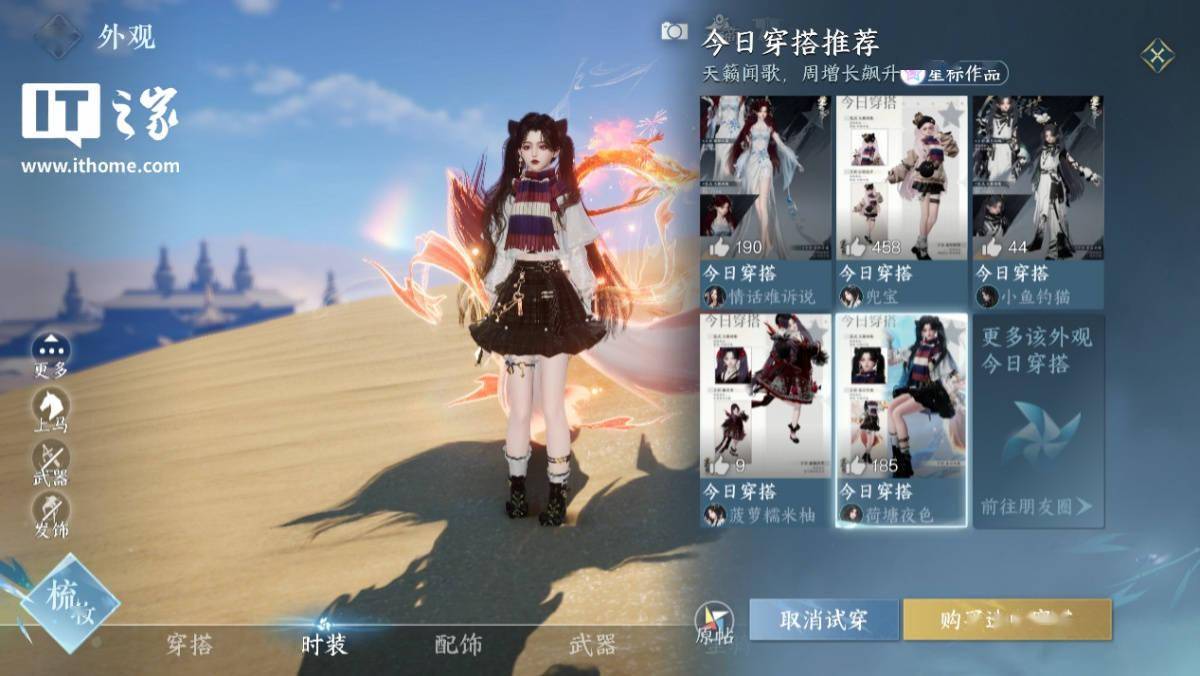This screenshot has width=1200, height=676.
Task: Open the 原帖 original post icon
Action: [714, 622]
